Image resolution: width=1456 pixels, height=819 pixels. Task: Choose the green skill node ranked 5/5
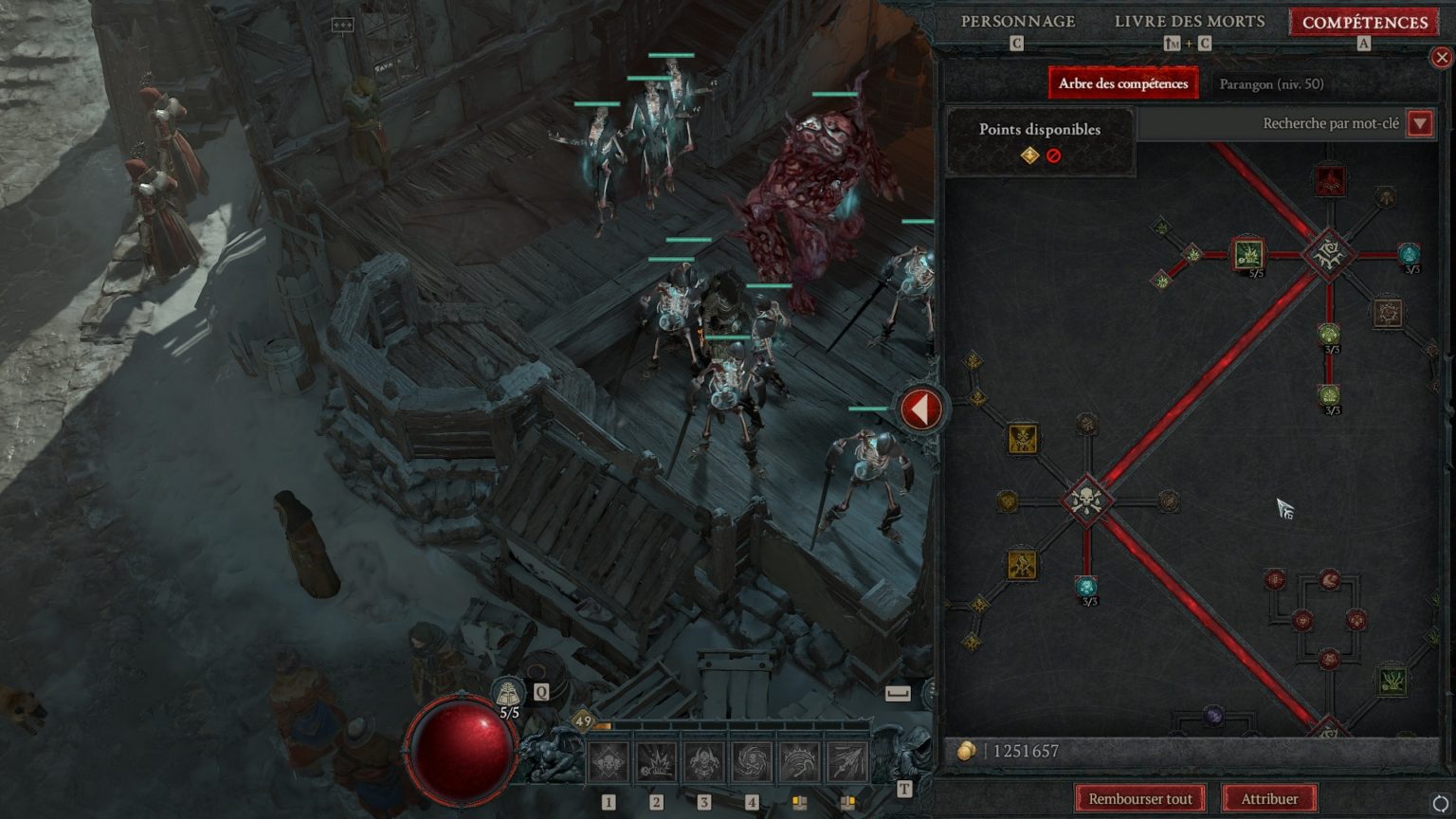coord(1248,253)
